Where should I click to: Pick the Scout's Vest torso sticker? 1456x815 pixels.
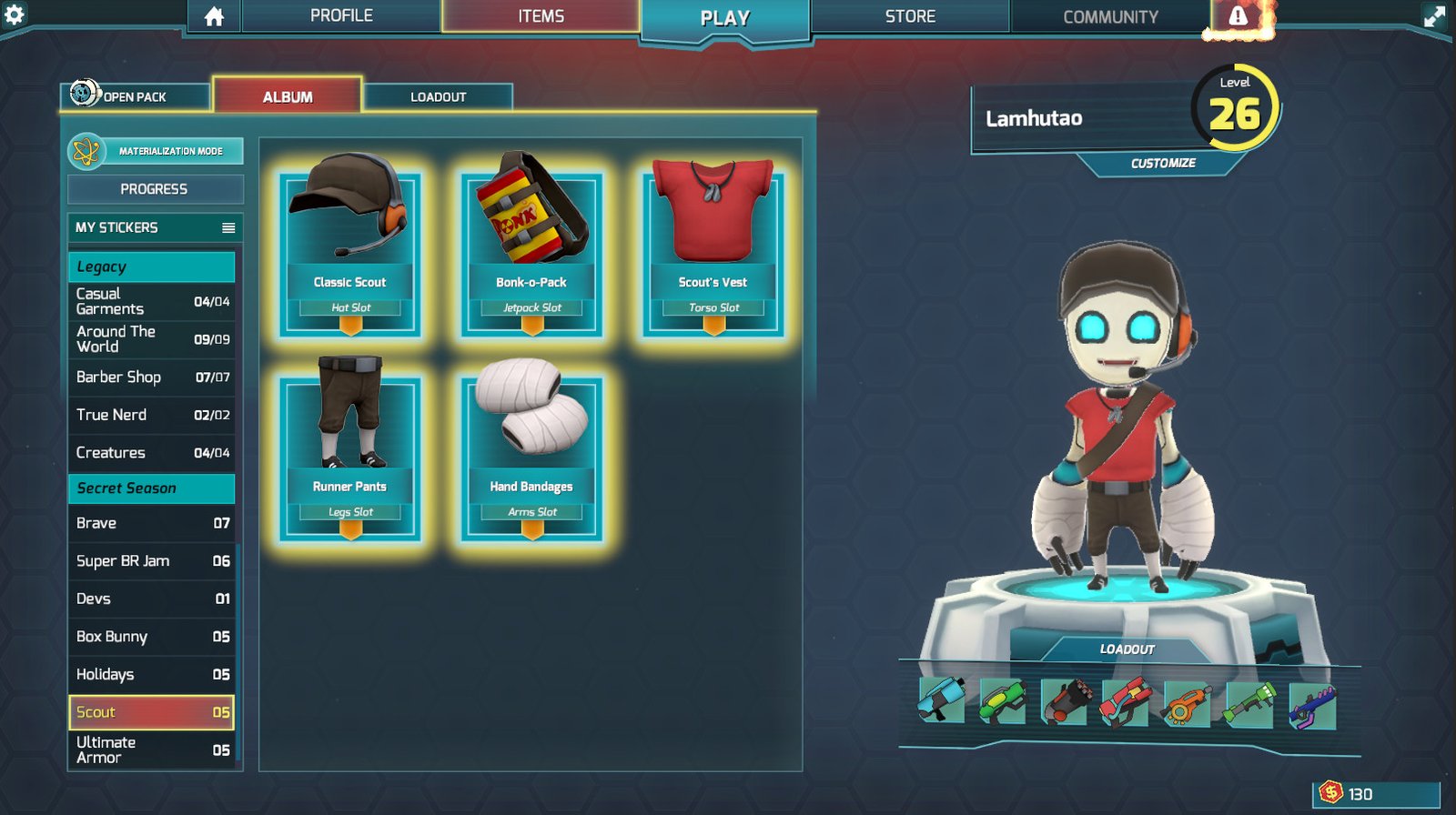click(x=713, y=250)
